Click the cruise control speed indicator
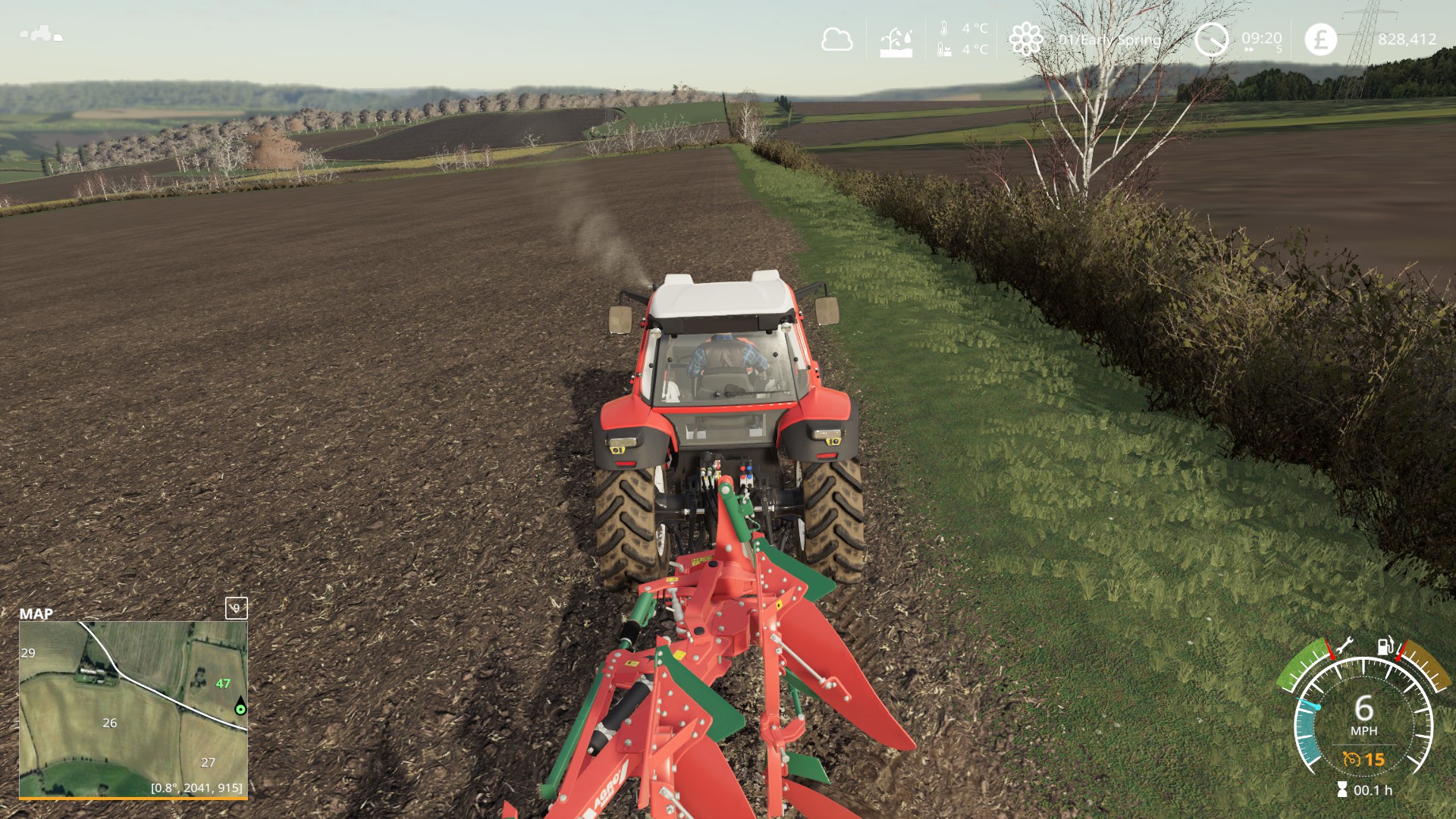The width and height of the screenshot is (1456, 819). click(x=1364, y=759)
